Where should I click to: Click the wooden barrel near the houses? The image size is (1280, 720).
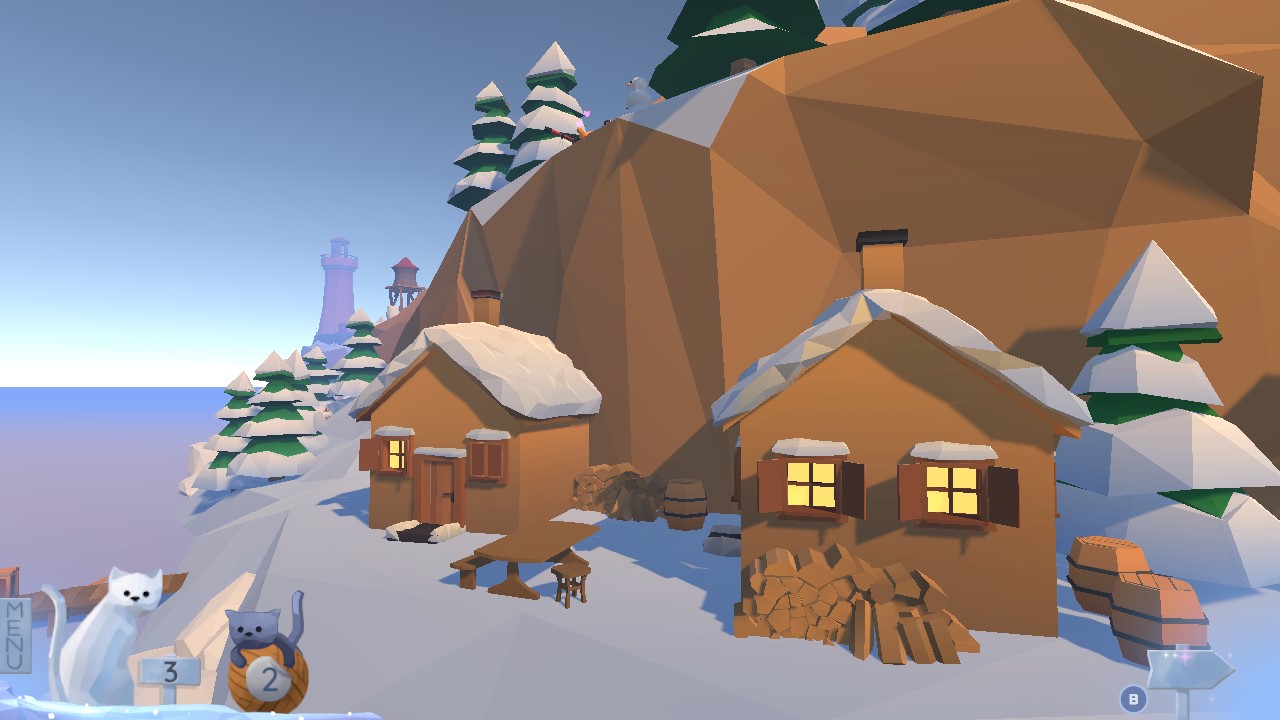[x=685, y=505]
